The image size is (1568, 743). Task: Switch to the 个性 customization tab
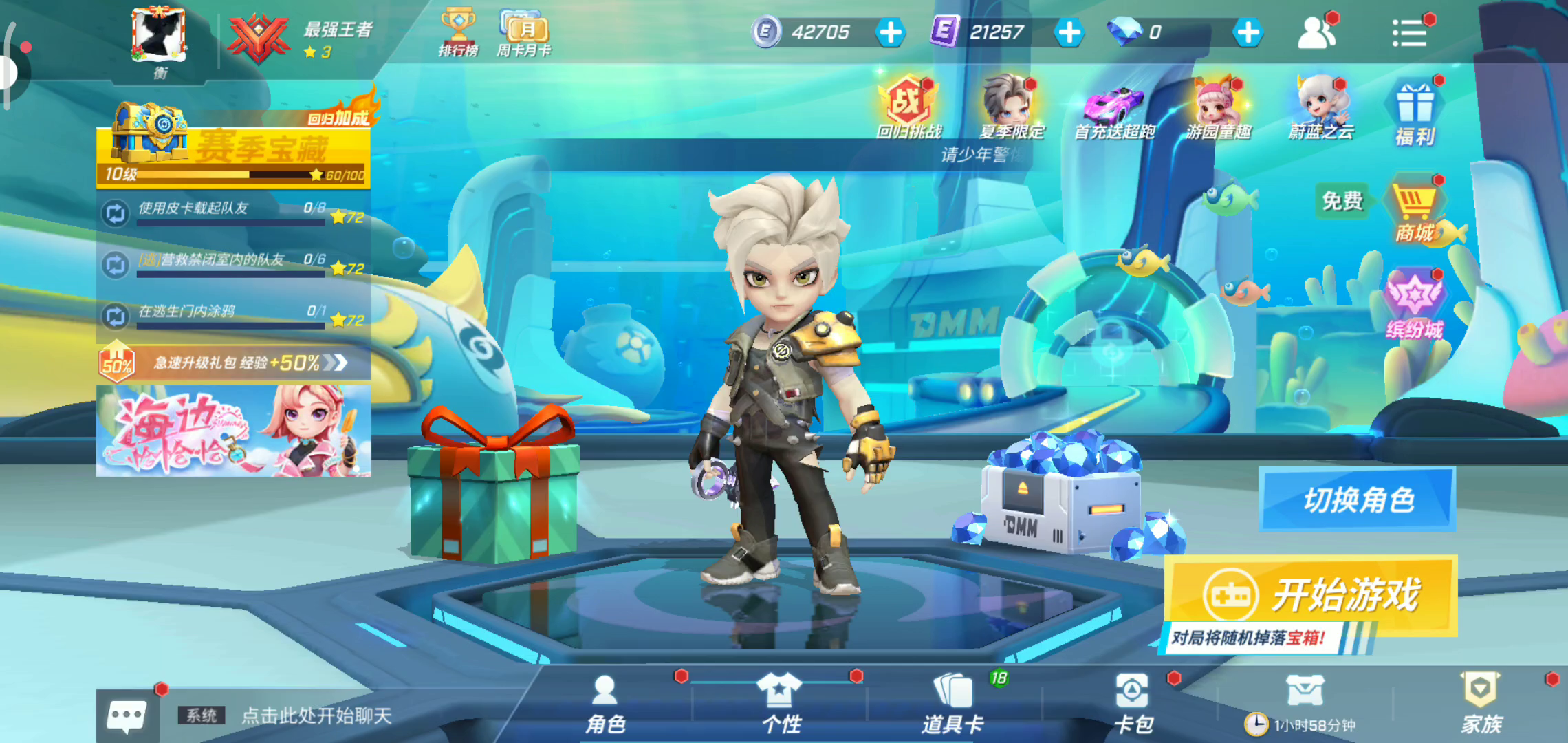pyautogui.click(x=781, y=703)
